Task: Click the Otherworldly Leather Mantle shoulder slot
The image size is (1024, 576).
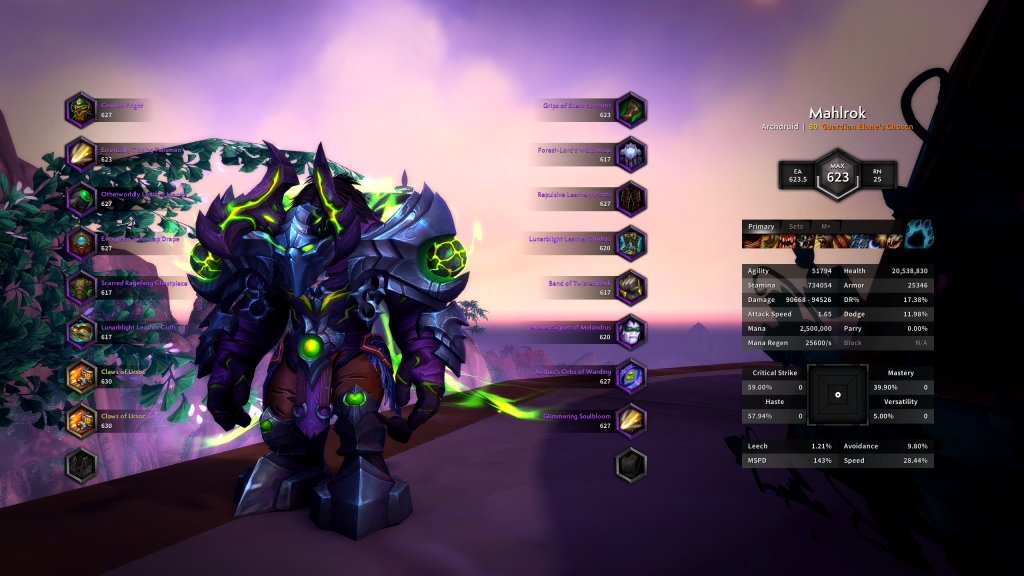Action: pyautogui.click(x=81, y=198)
